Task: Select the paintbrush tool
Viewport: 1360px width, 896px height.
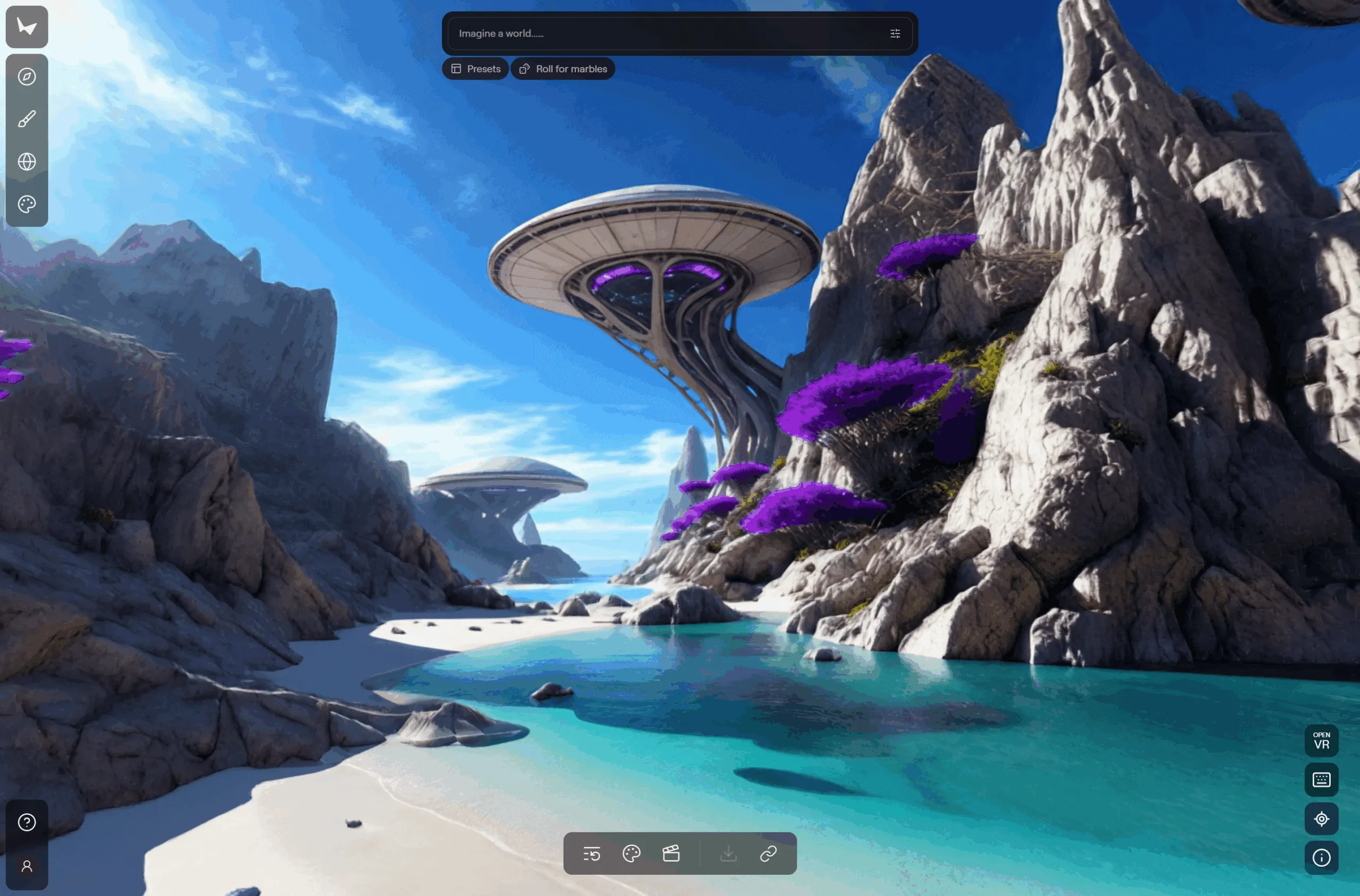Action: click(x=27, y=119)
